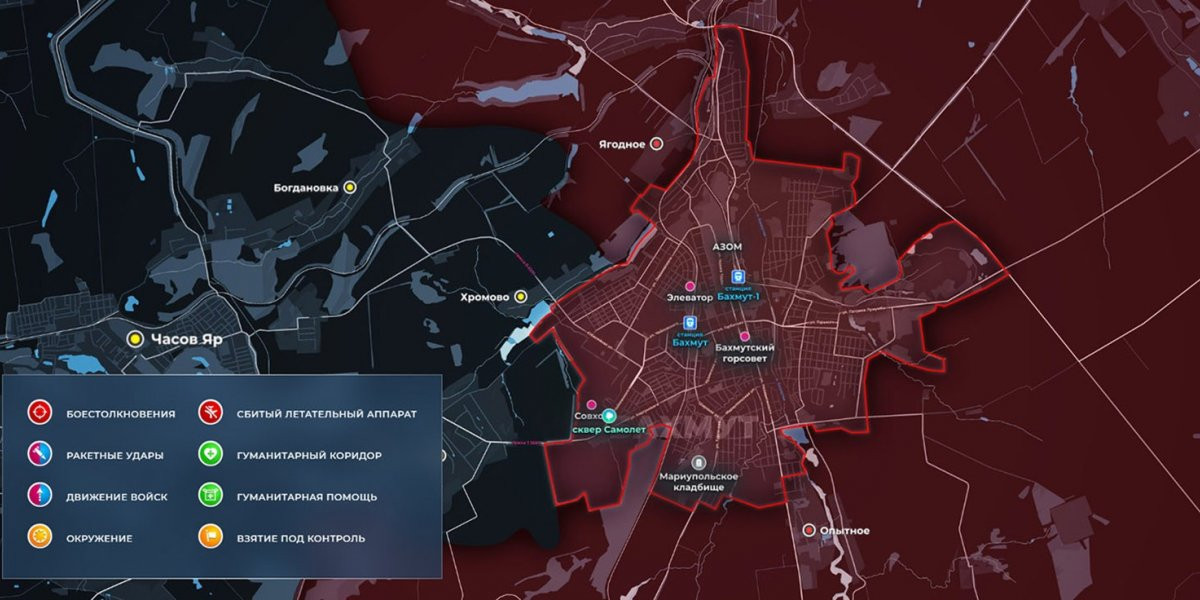Select the Бахмут-1 station icon
This screenshot has width=1200, height=600.
pos(738,277)
